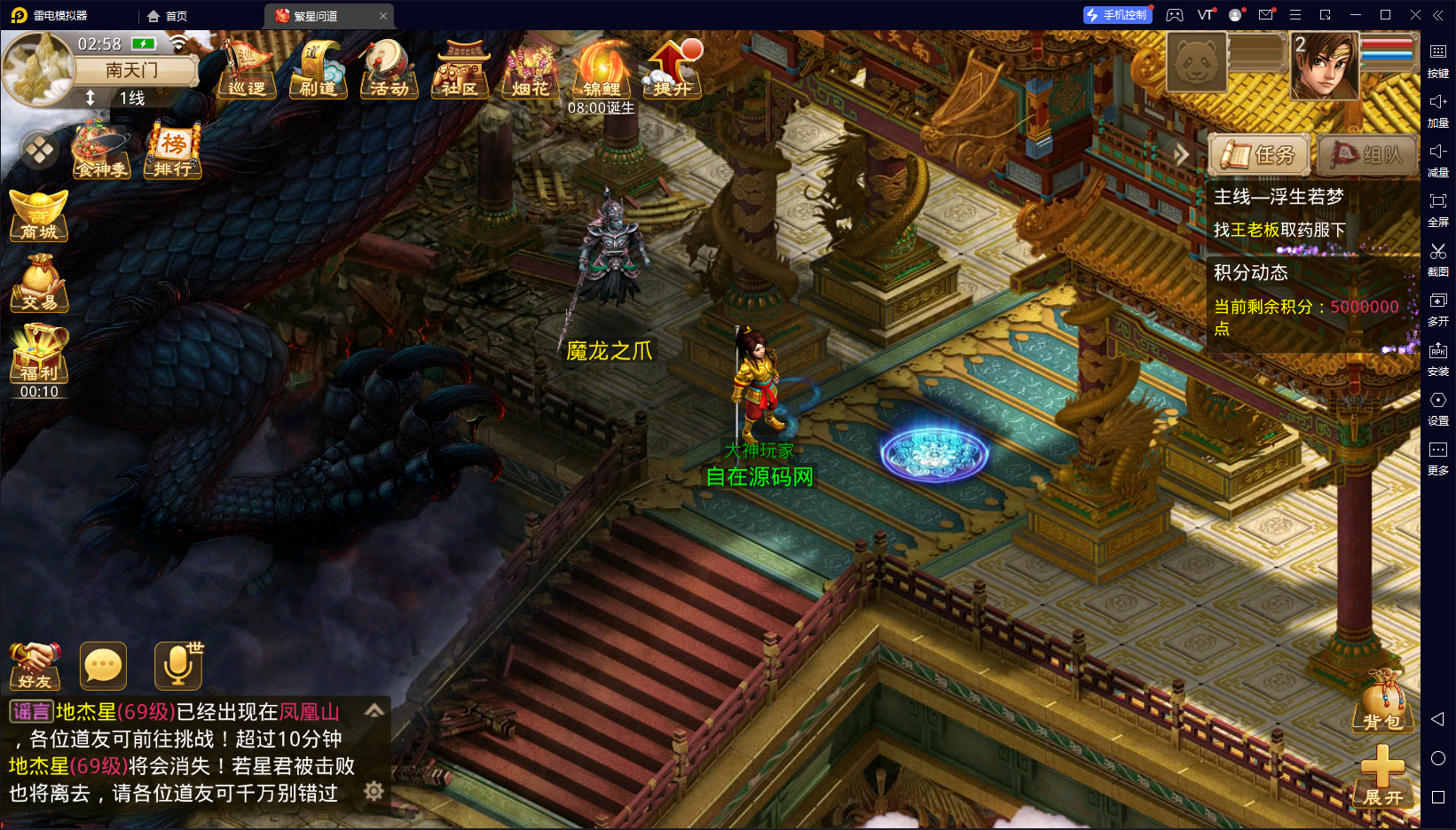This screenshot has height=830, width=1456.
Task: Open the yellow chat bubble button
Action: (x=103, y=666)
